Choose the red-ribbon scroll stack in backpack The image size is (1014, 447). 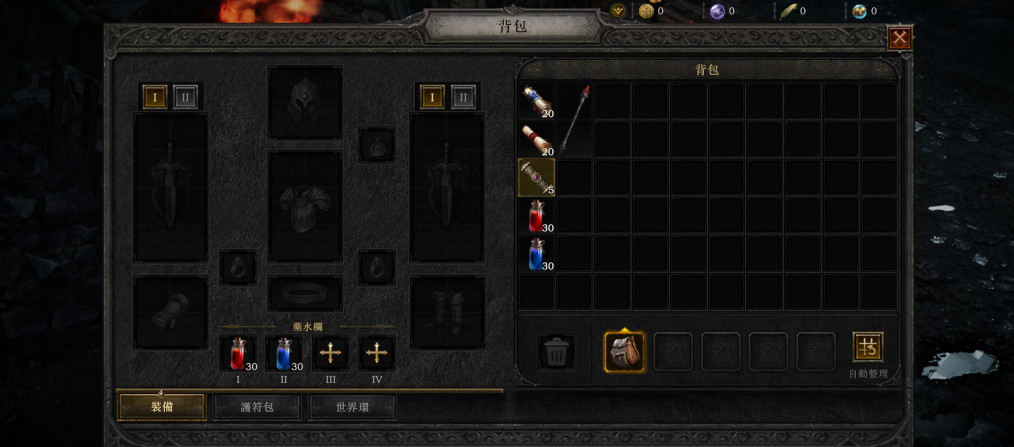[537, 140]
